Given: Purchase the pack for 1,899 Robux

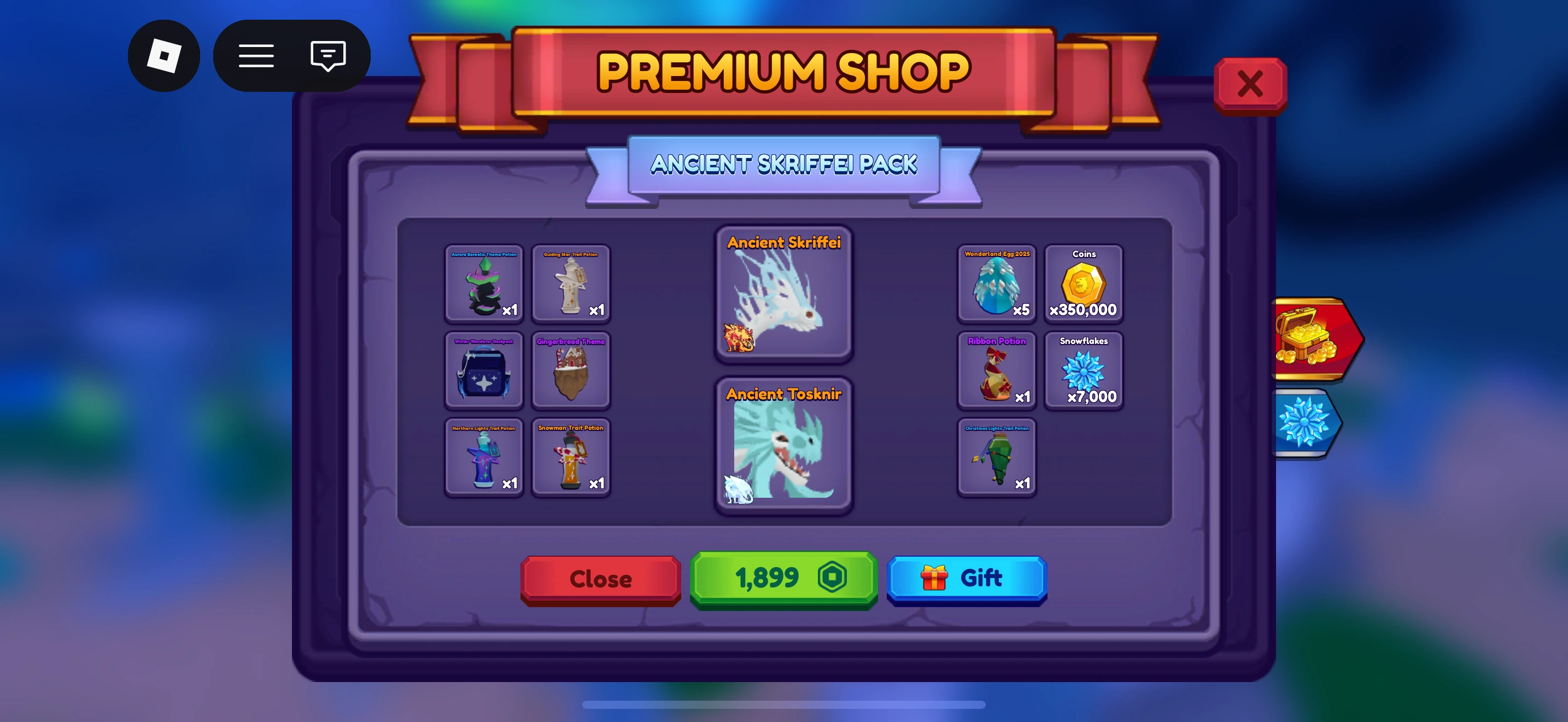Looking at the screenshot, I should [783, 579].
